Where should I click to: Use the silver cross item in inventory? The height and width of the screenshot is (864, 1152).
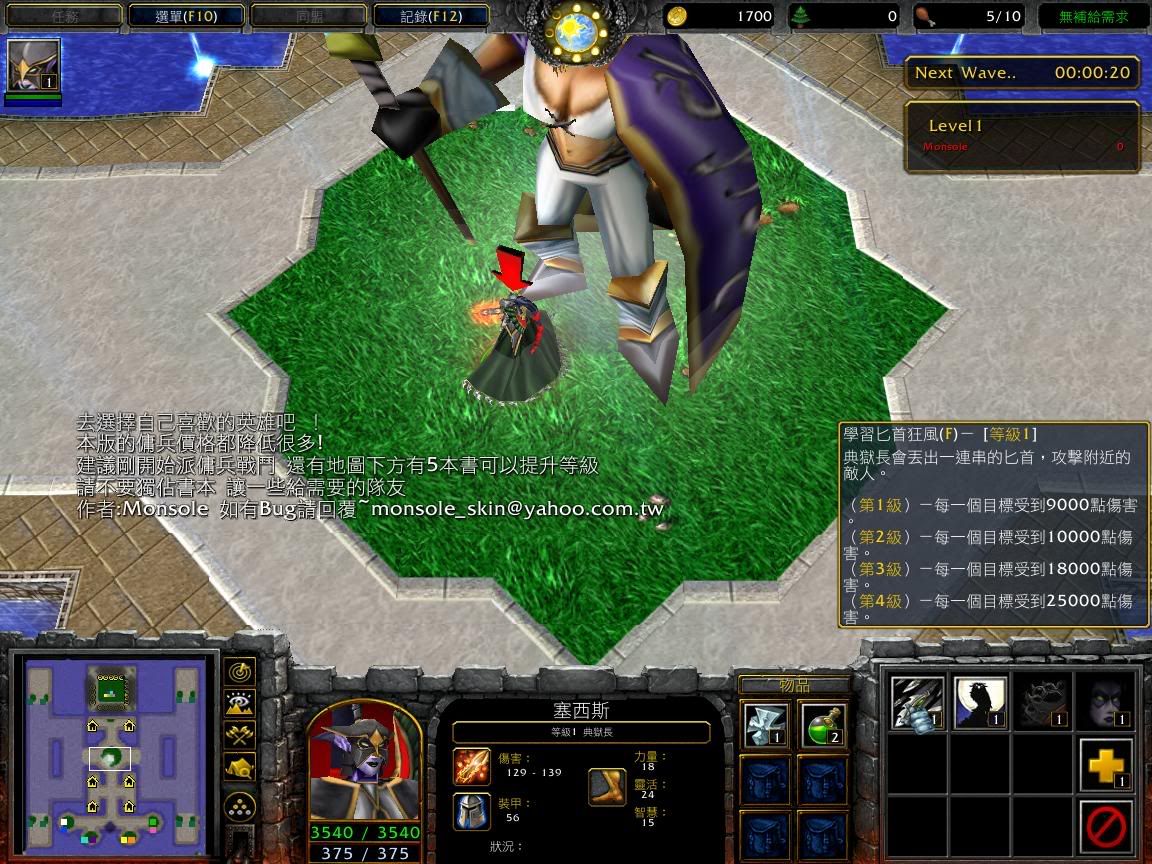click(765, 726)
